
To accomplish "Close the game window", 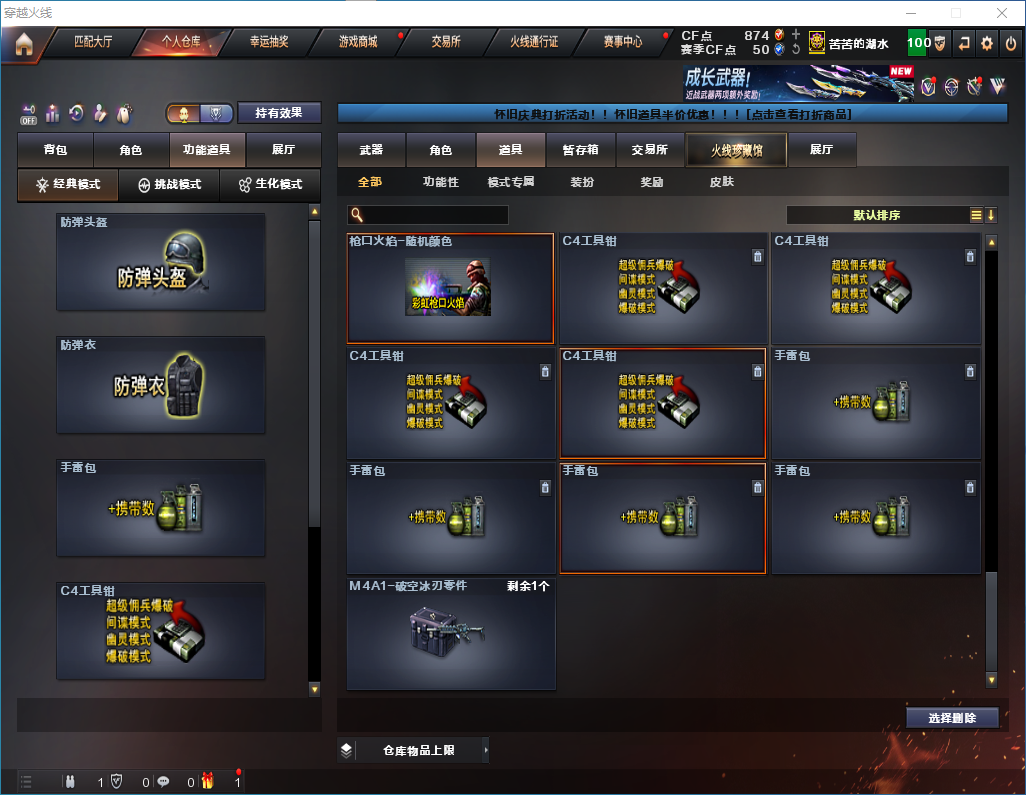I will coord(1001,13).
